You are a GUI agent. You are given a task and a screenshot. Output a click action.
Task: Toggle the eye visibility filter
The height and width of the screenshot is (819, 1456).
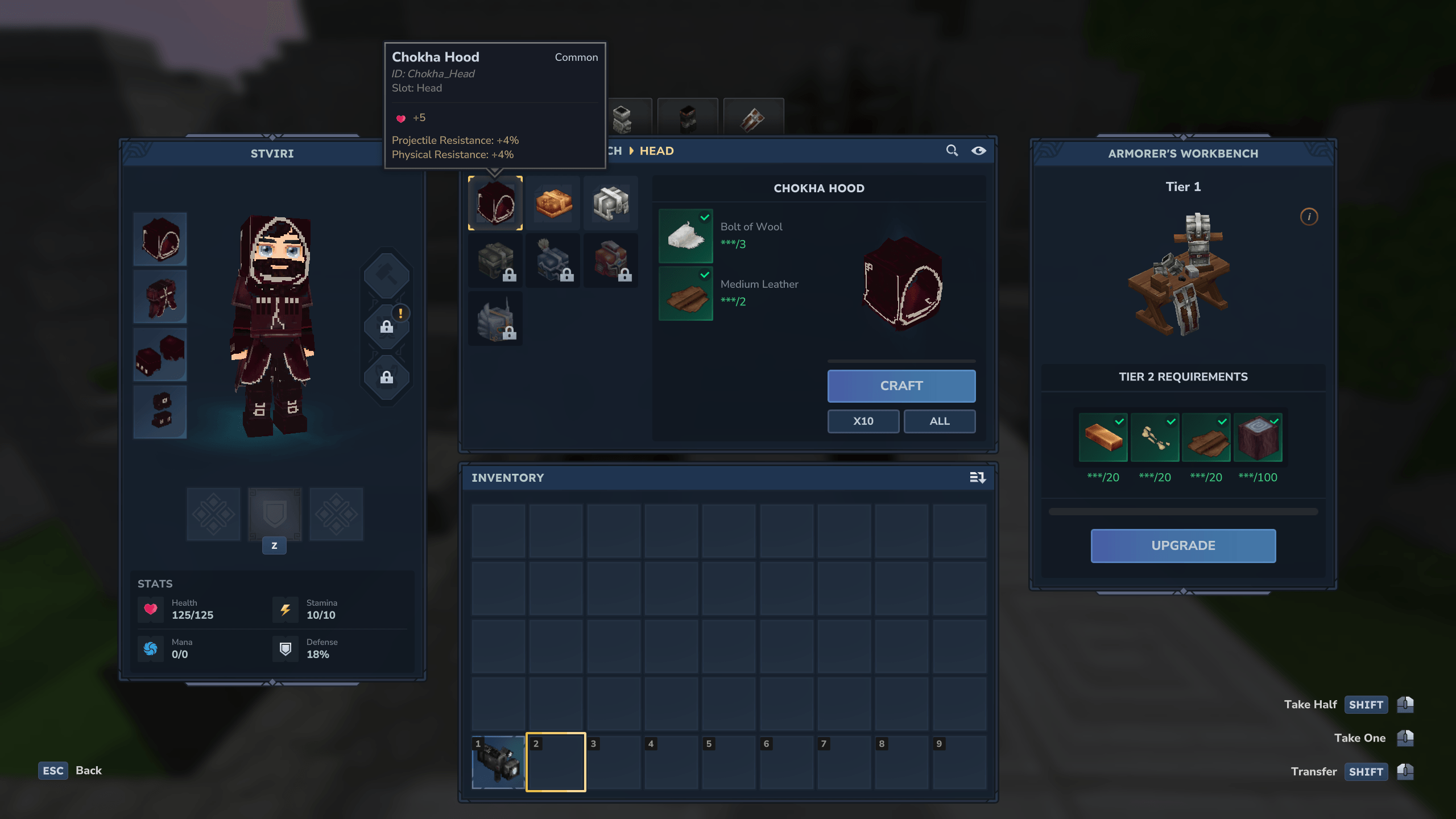tap(978, 151)
